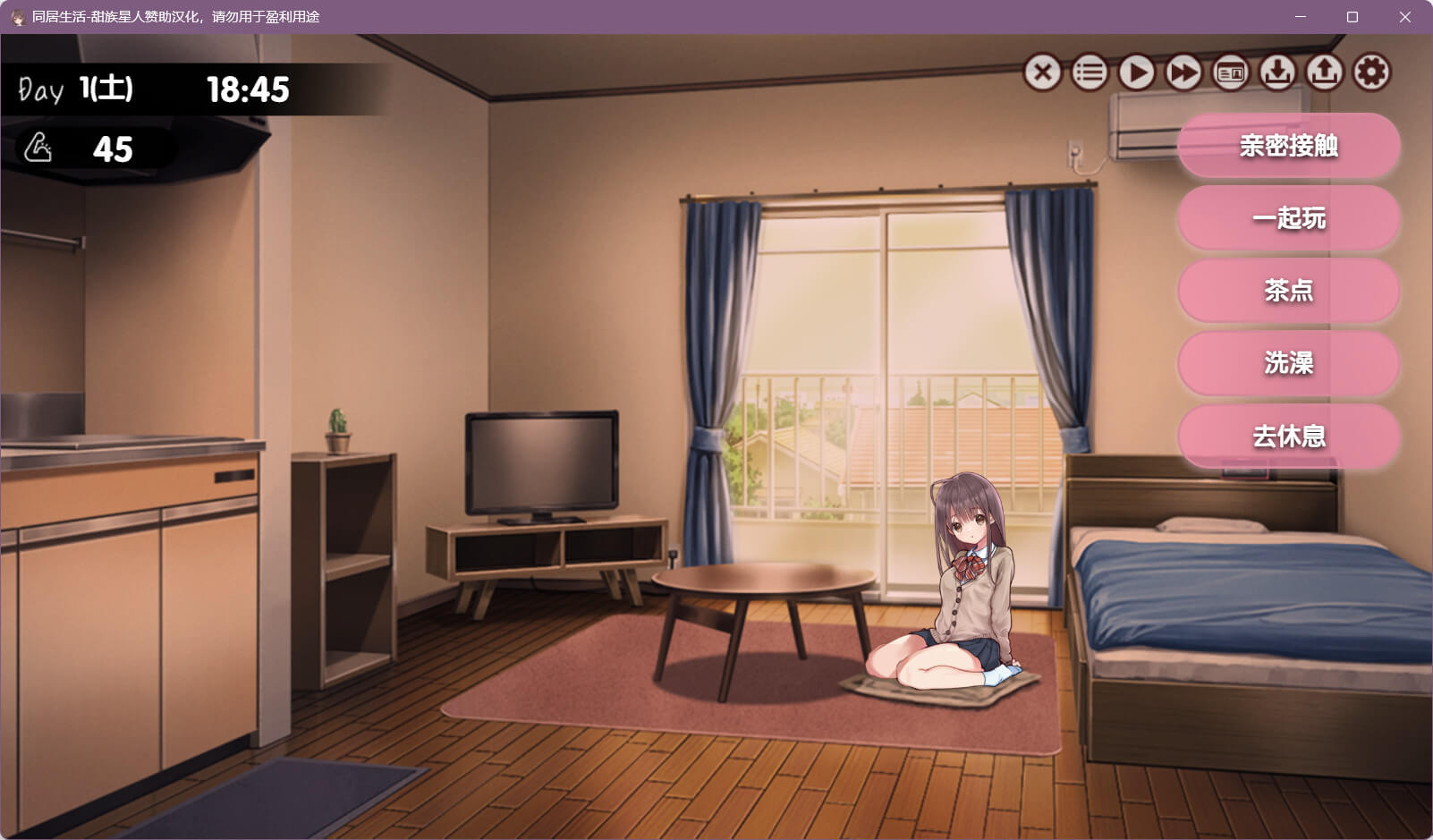Minimize the game window

tap(1301, 17)
